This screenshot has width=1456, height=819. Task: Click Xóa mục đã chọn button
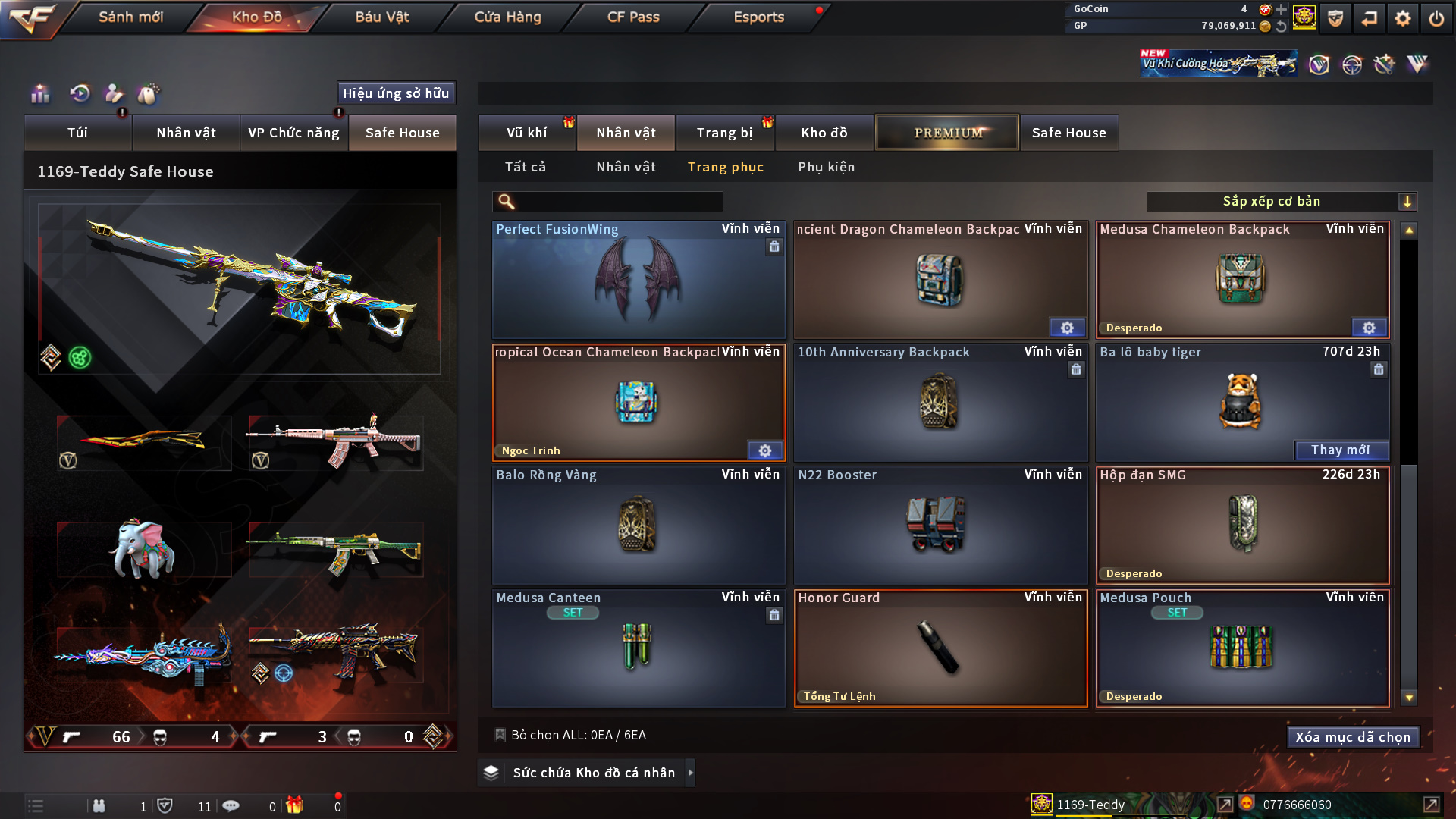point(1353,737)
